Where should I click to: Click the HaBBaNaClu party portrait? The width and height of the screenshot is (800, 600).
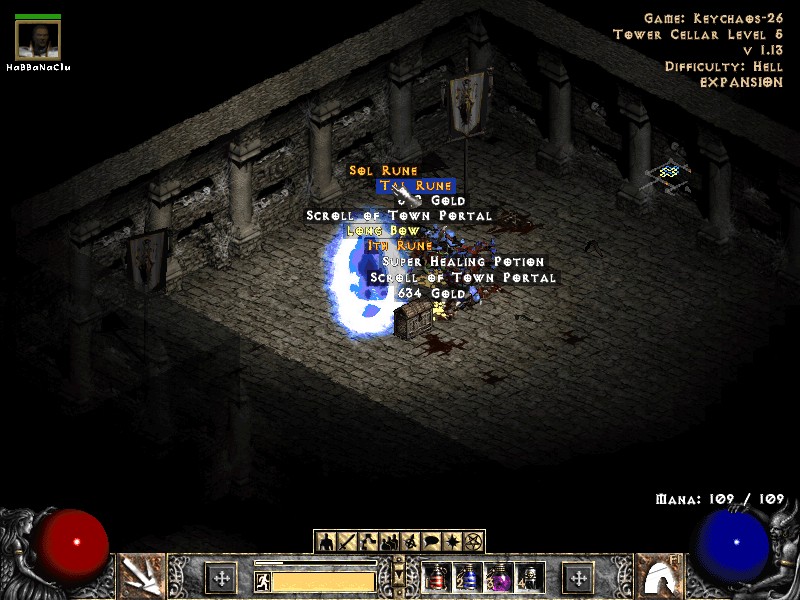[x=38, y=40]
